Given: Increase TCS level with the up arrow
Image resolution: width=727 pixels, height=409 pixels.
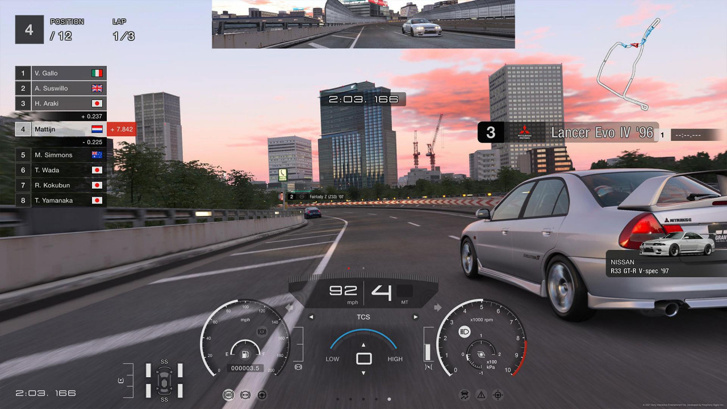Looking at the screenshot, I should (363, 345).
